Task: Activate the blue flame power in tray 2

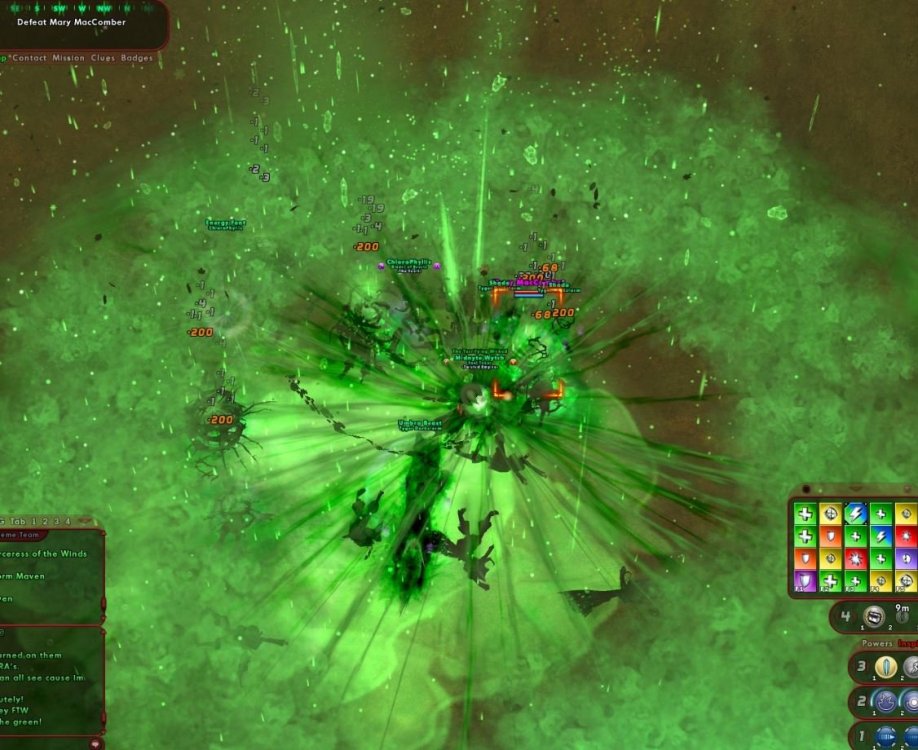Action: [885, 701]
